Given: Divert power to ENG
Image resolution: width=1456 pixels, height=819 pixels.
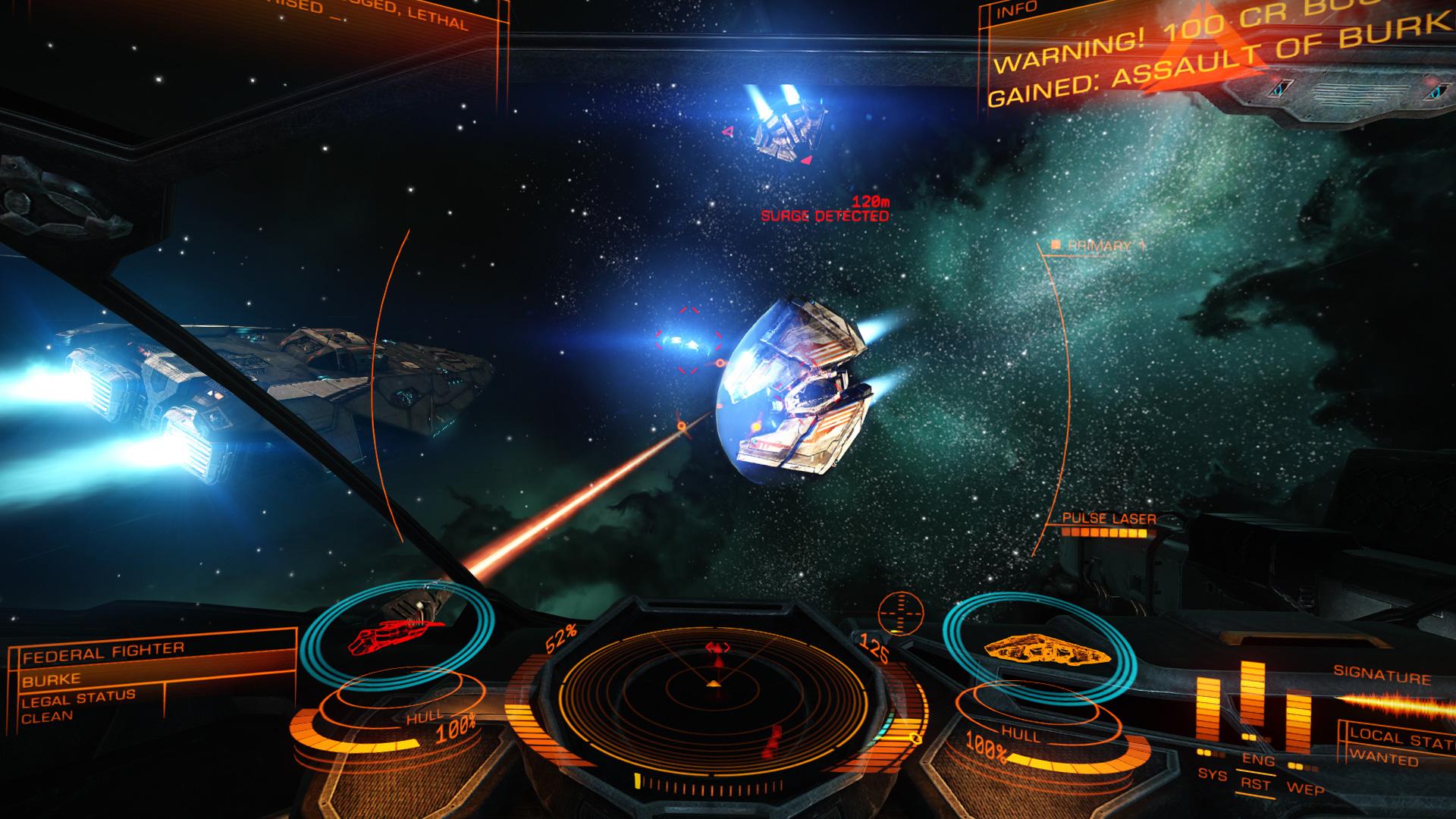Looking at the screenshot, I should (x=1257, y=761).
